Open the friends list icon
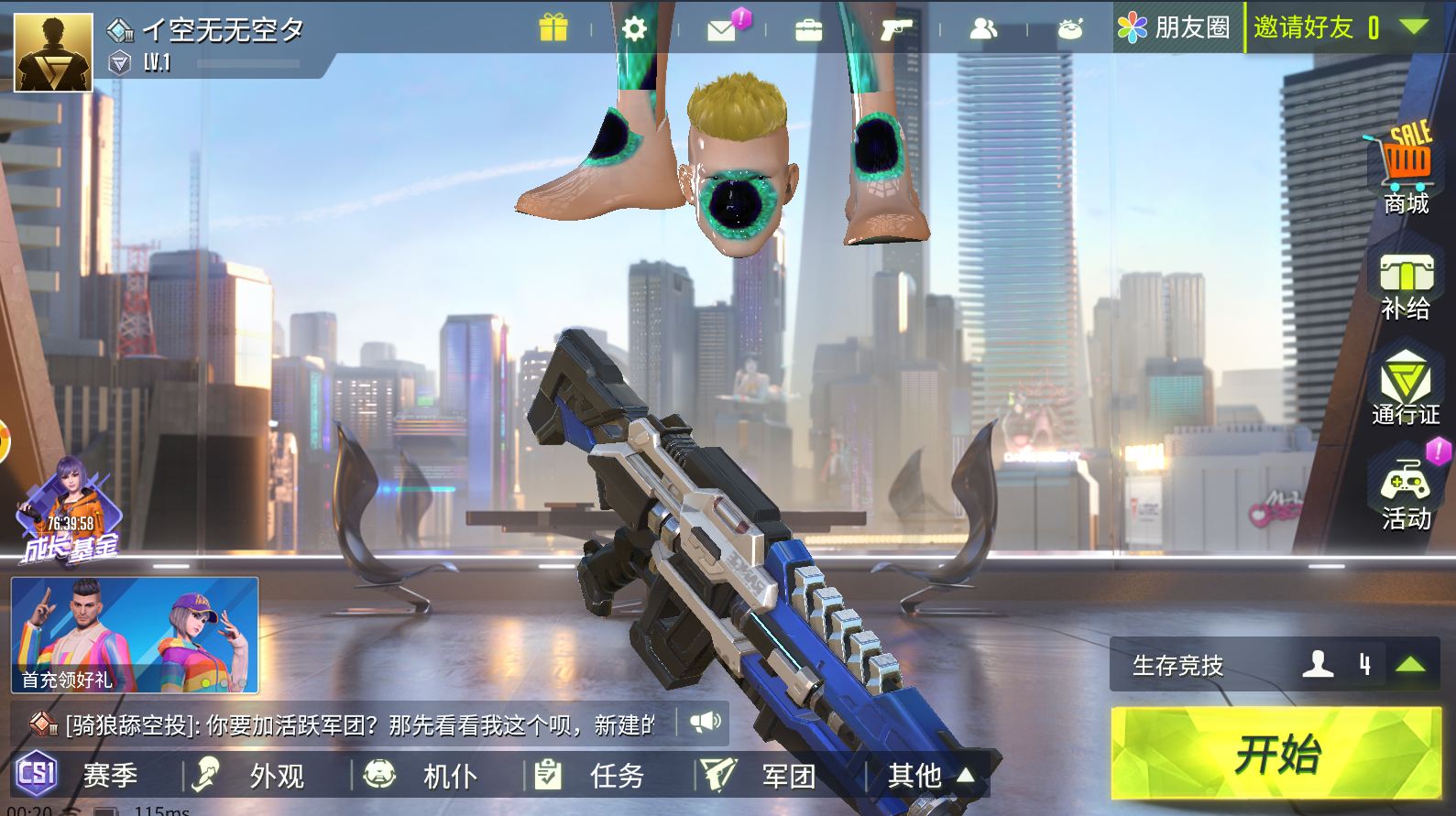The image size is (1456, 816). pos(982,29)
